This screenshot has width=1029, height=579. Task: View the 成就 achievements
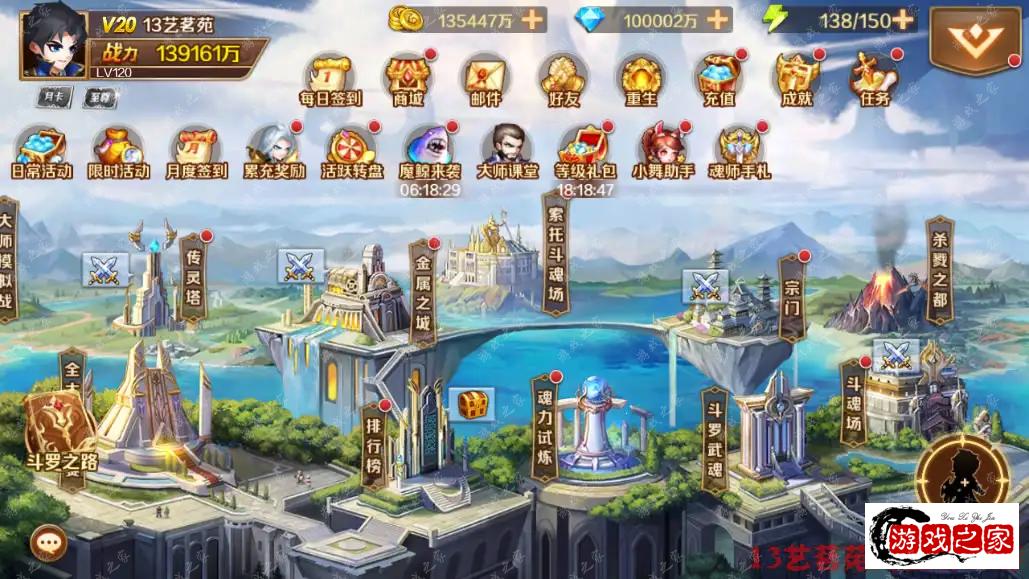(x=796, y=78)
